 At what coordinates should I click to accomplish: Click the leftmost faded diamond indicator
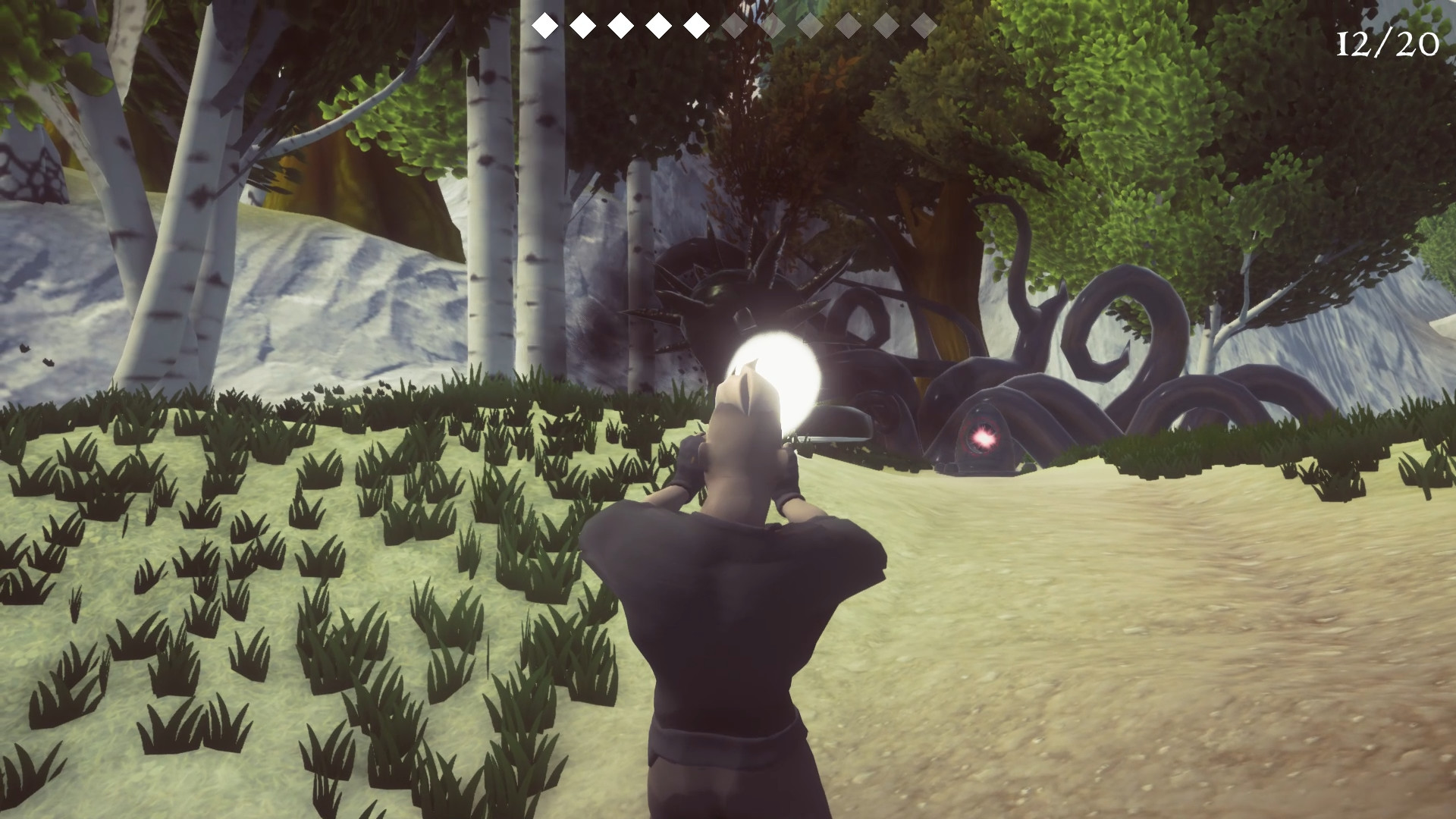pos(735,24)
